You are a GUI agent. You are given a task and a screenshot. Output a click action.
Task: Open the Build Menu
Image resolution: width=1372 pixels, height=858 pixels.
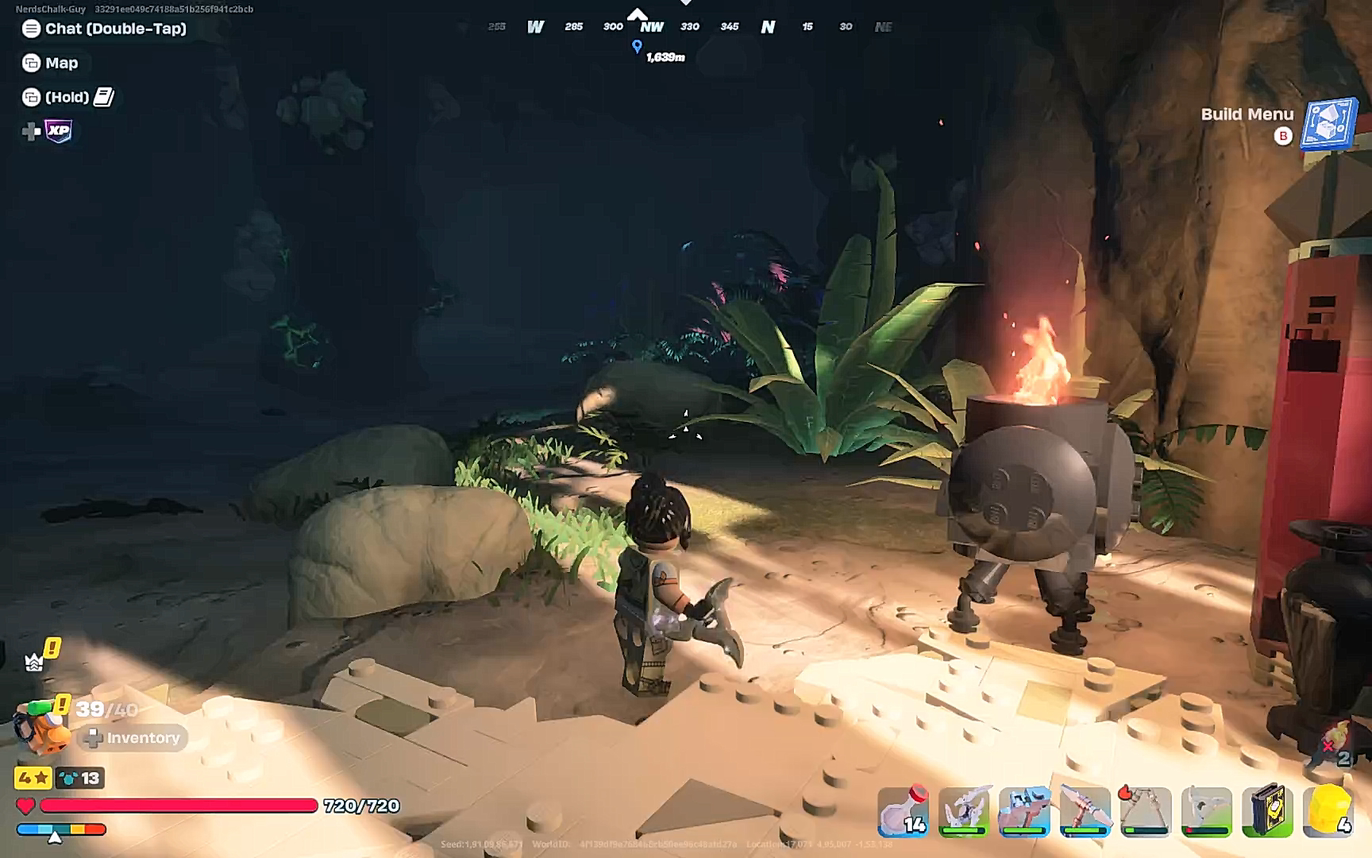pos(1328,123)
